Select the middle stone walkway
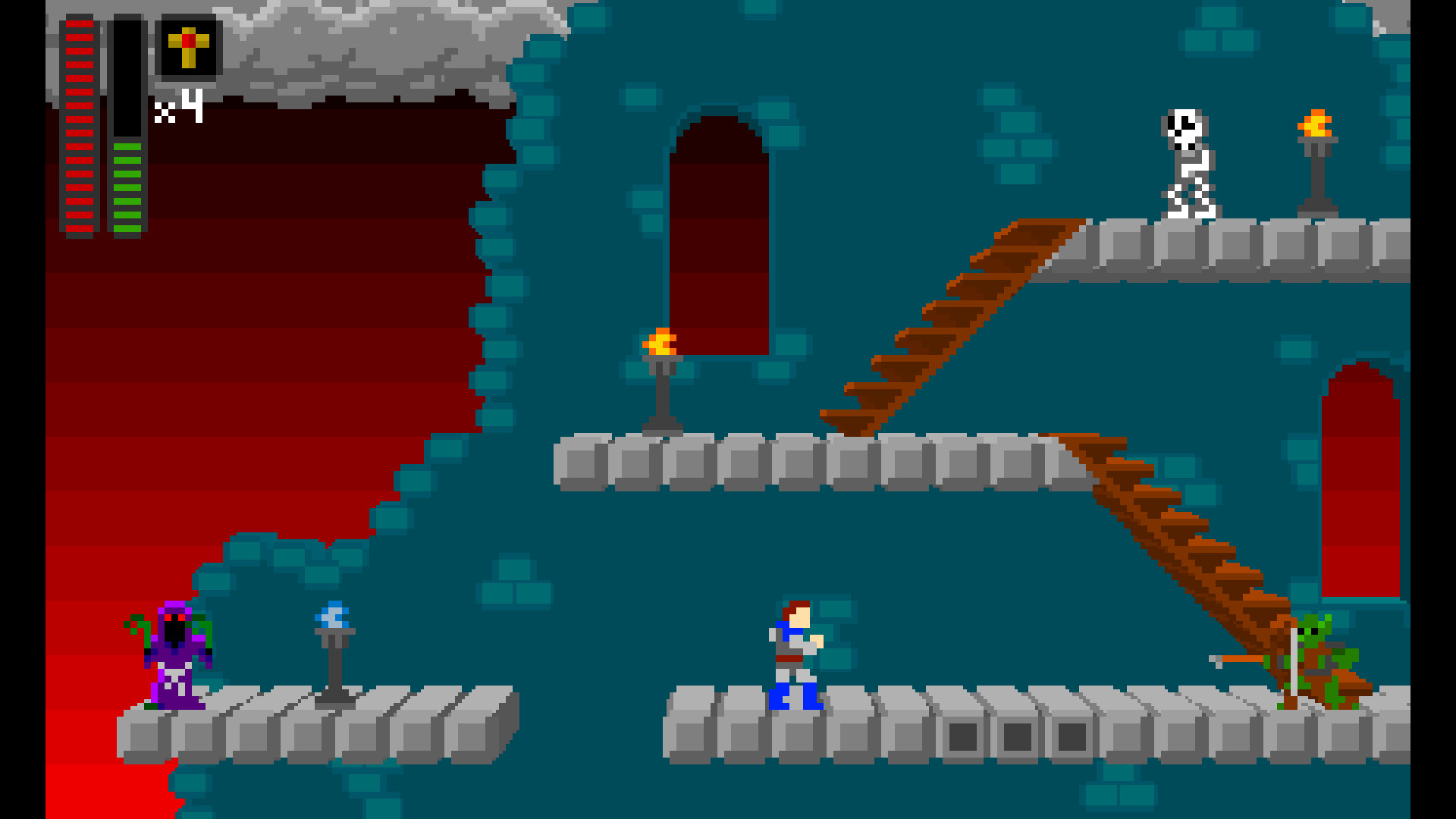 pos(796,463)
